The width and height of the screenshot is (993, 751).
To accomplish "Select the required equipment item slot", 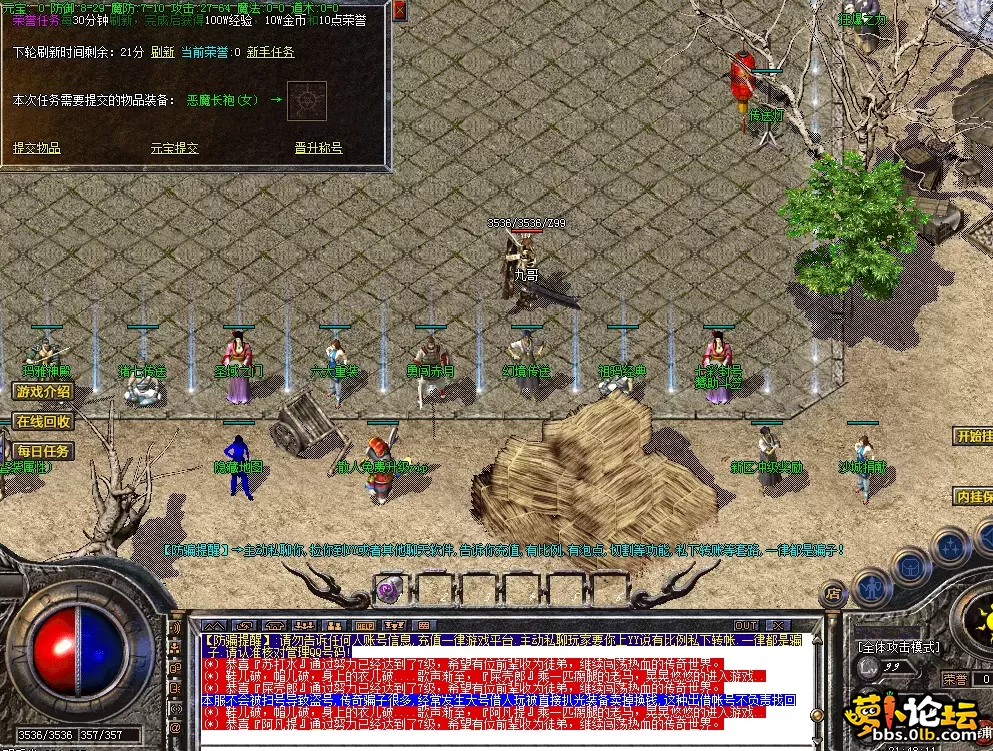I will [x=307, y=100].
